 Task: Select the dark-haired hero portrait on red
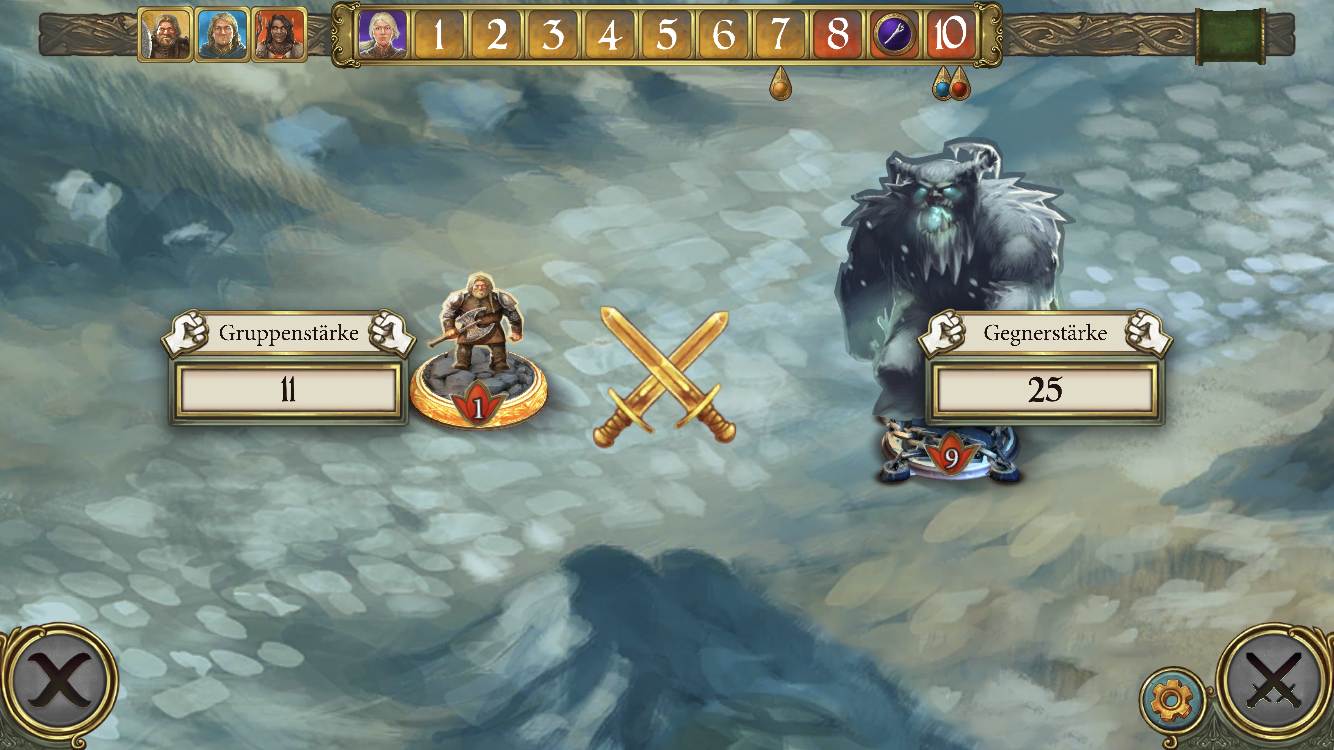coord(279,35)
